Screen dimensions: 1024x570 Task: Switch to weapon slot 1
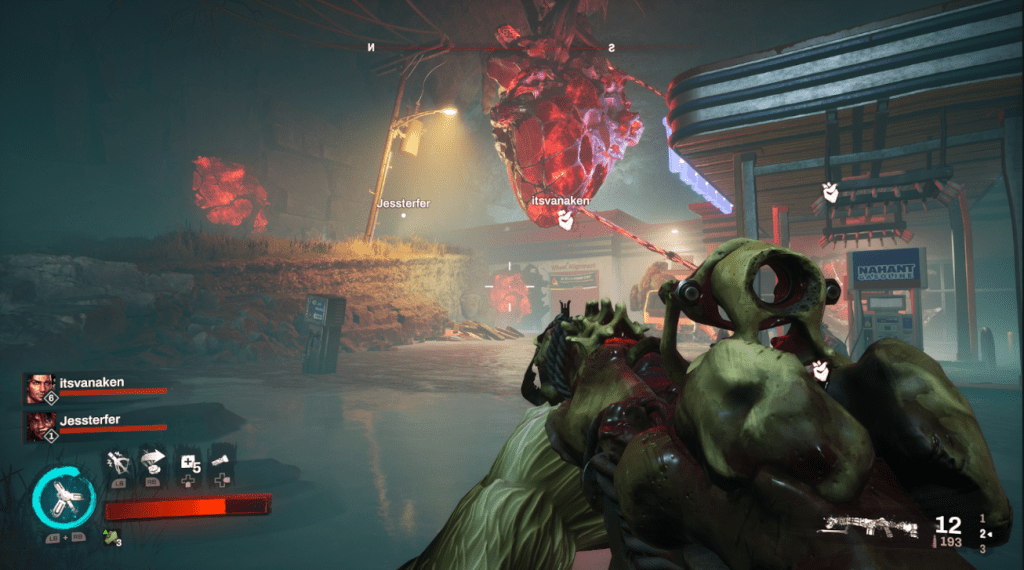(983, 517)
